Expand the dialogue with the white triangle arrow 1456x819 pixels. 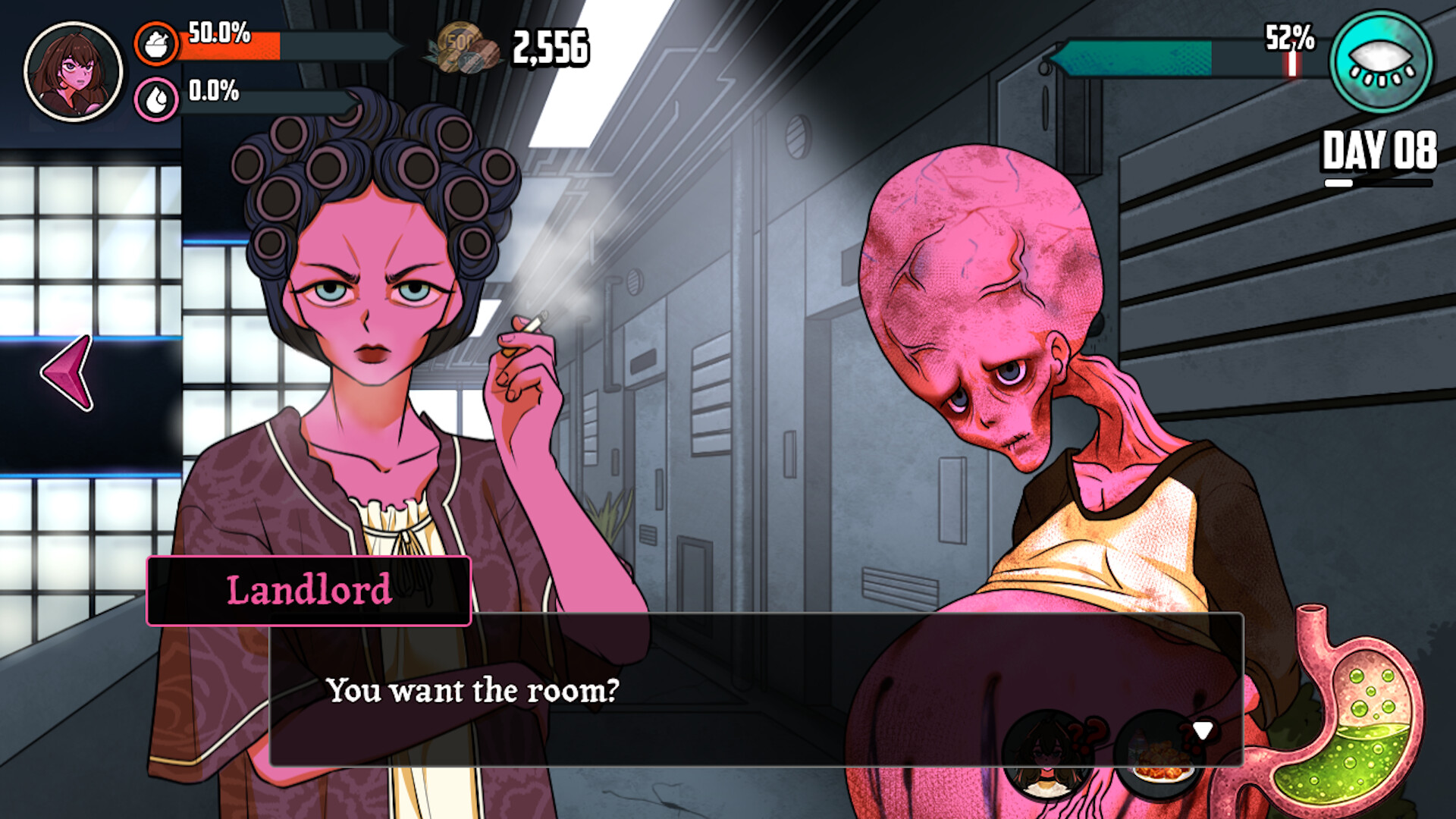point(1203,730)
